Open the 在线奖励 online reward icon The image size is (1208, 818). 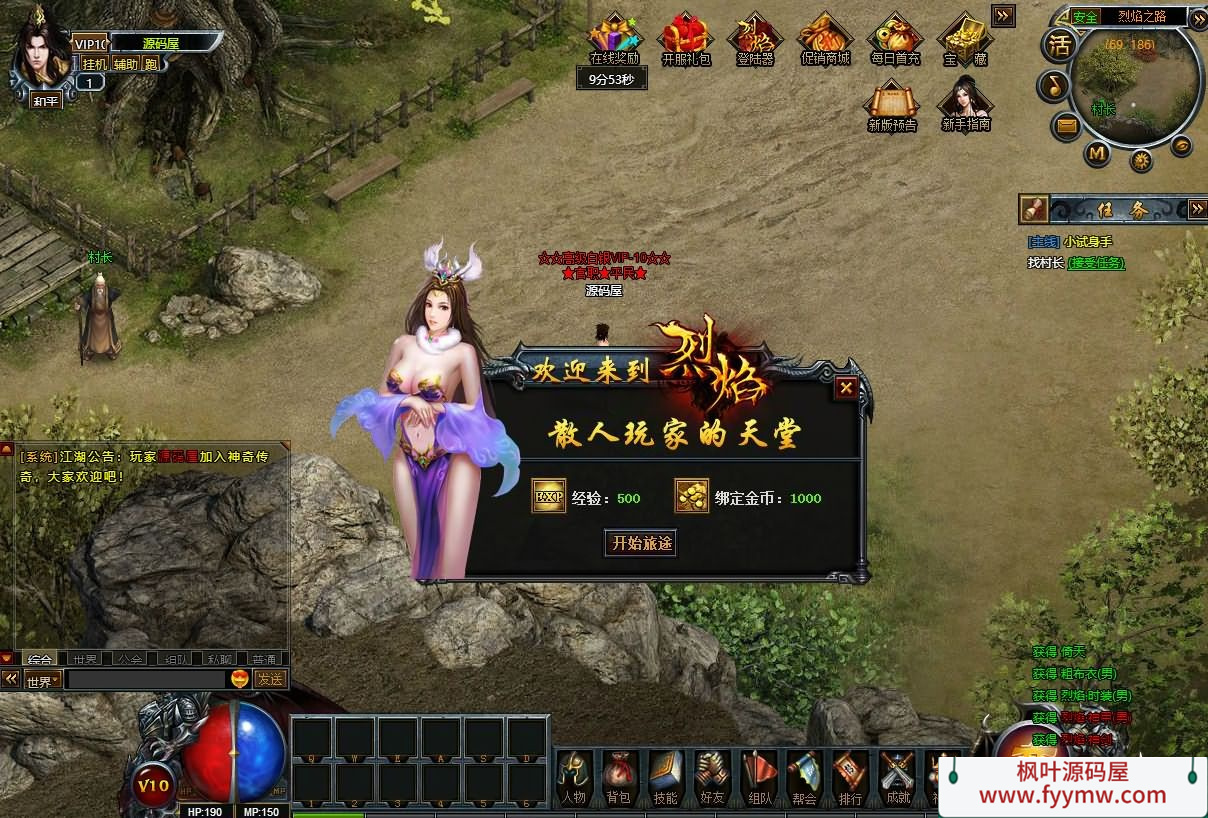pyautogui.click(x=613, y=40)
